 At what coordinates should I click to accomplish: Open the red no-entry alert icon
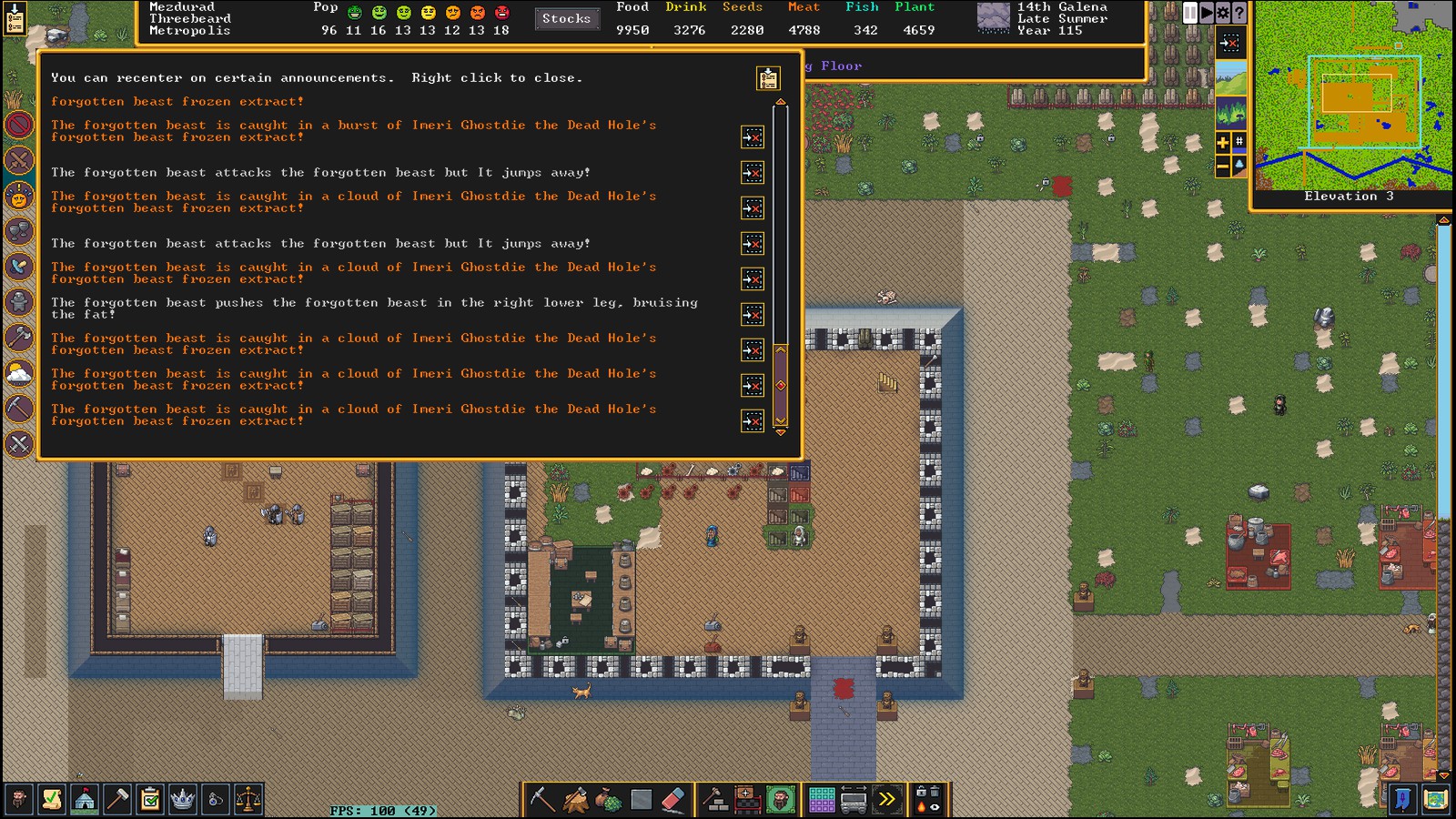(x=19, y=125)
